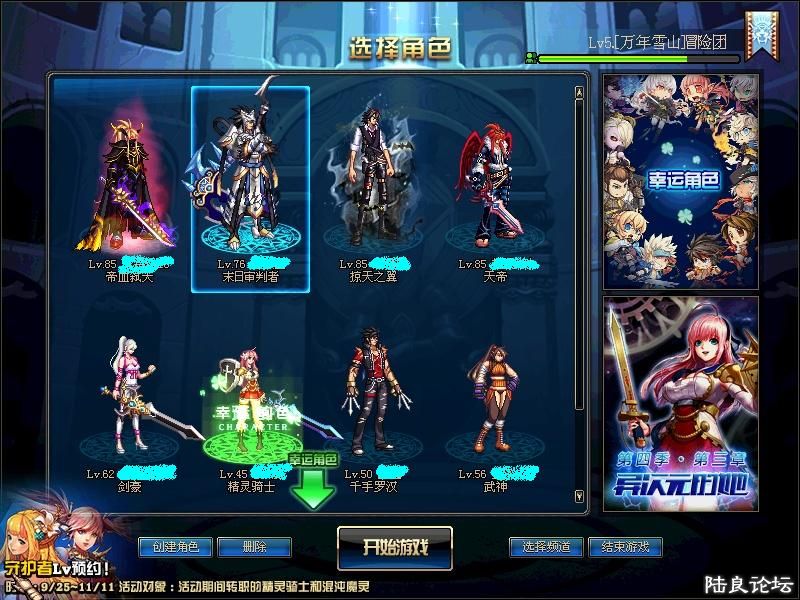This screenshot has height=600, width=800.
Task: Open the 创建角色 create character button
Action: [x=175, y=547]
